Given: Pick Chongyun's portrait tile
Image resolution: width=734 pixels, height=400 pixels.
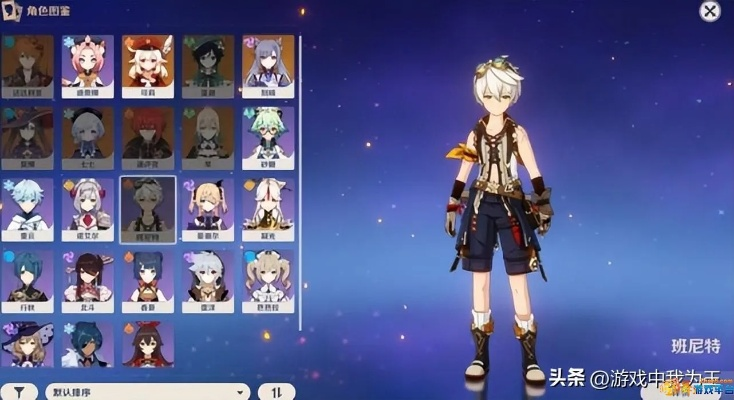Looking at the screenshot, I should pos(27,209).
